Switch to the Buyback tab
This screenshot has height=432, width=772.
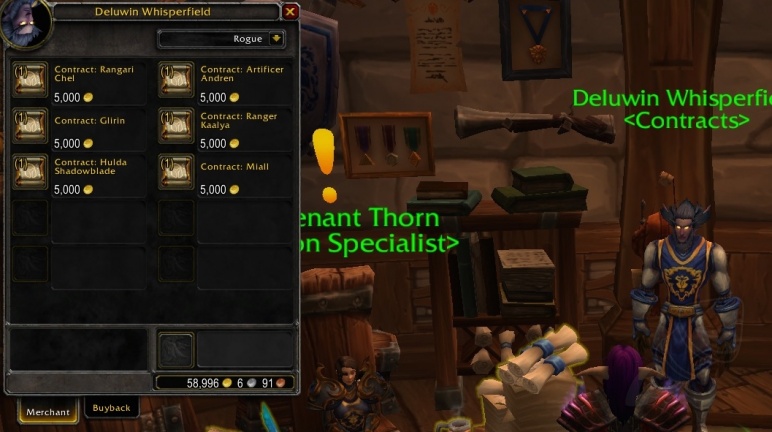tap(111, 408)
